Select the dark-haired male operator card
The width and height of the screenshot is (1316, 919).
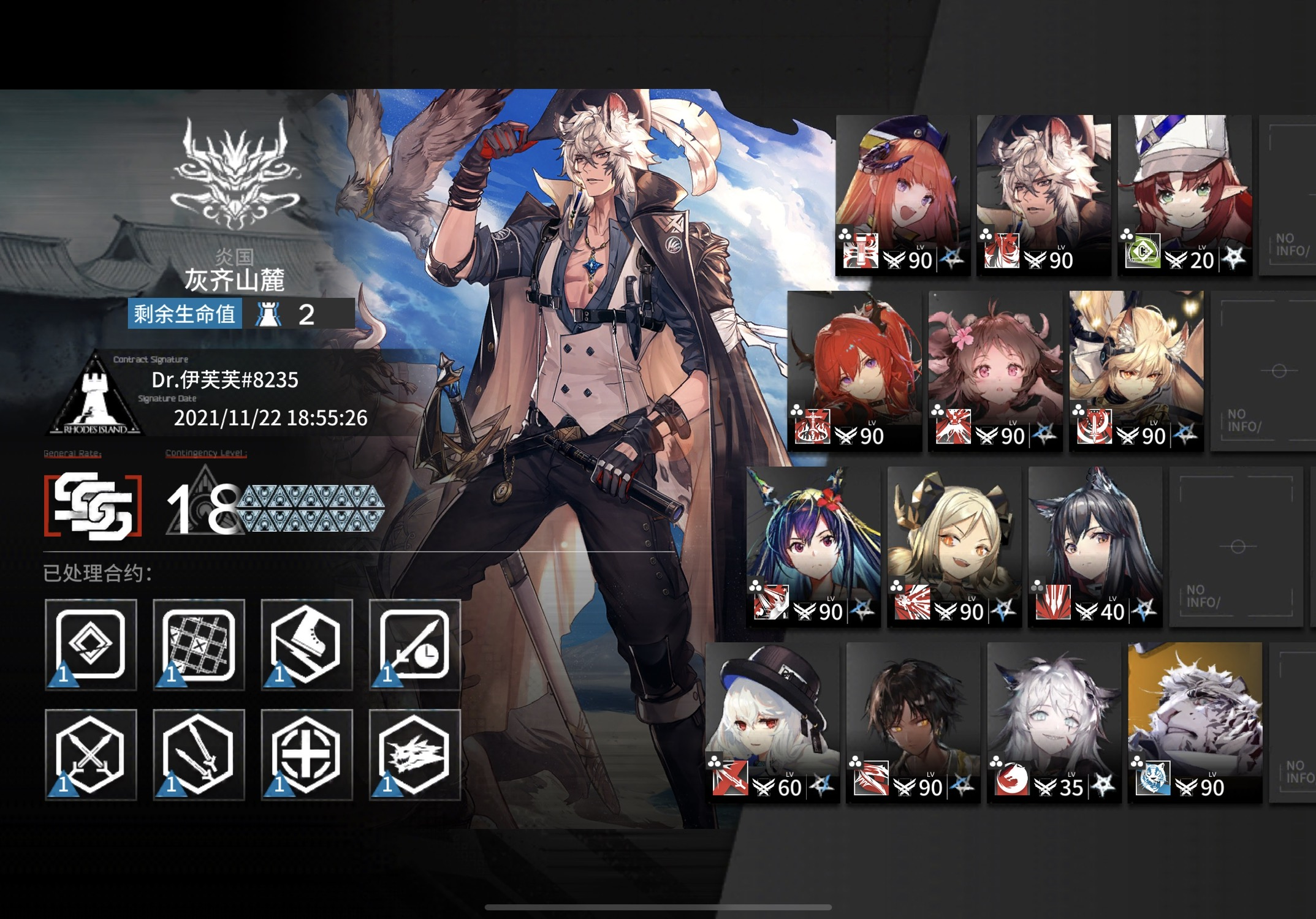(913, 722)
